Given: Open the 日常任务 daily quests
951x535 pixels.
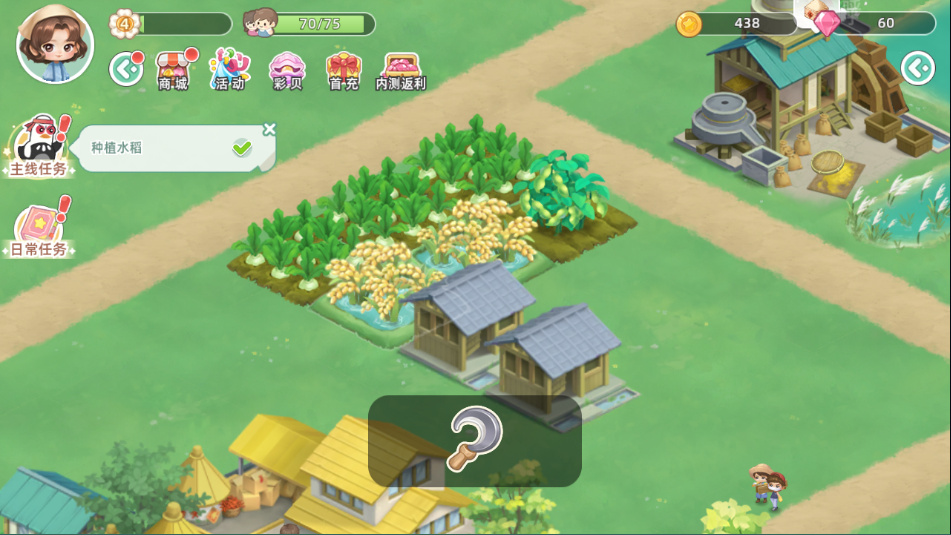Looking at the screenshot, I should [x=39, y=229].
